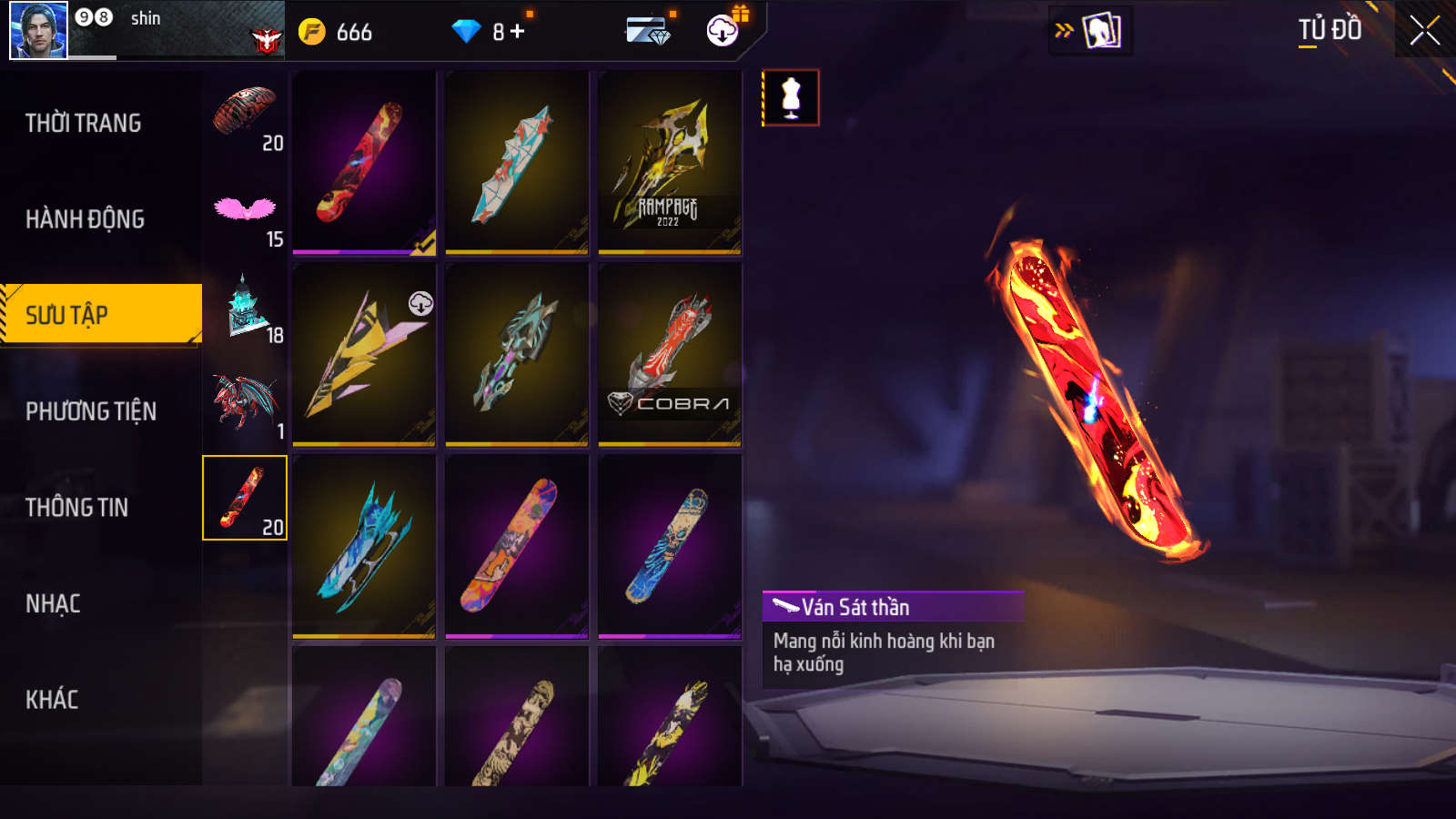1456x819 pixels.
Task: Switch to the HÀNH ĐỘNG tab
Action: click(85, 219)
